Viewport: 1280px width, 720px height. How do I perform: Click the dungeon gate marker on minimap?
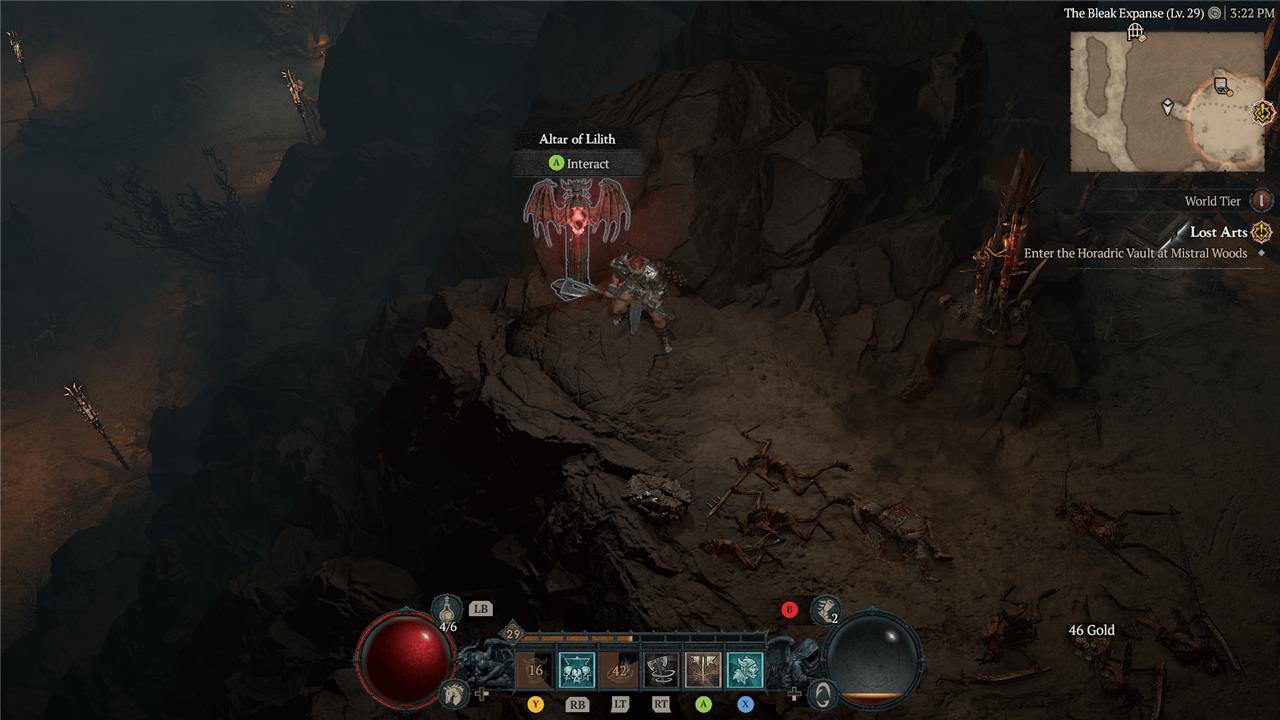(x=1135, y=33)
